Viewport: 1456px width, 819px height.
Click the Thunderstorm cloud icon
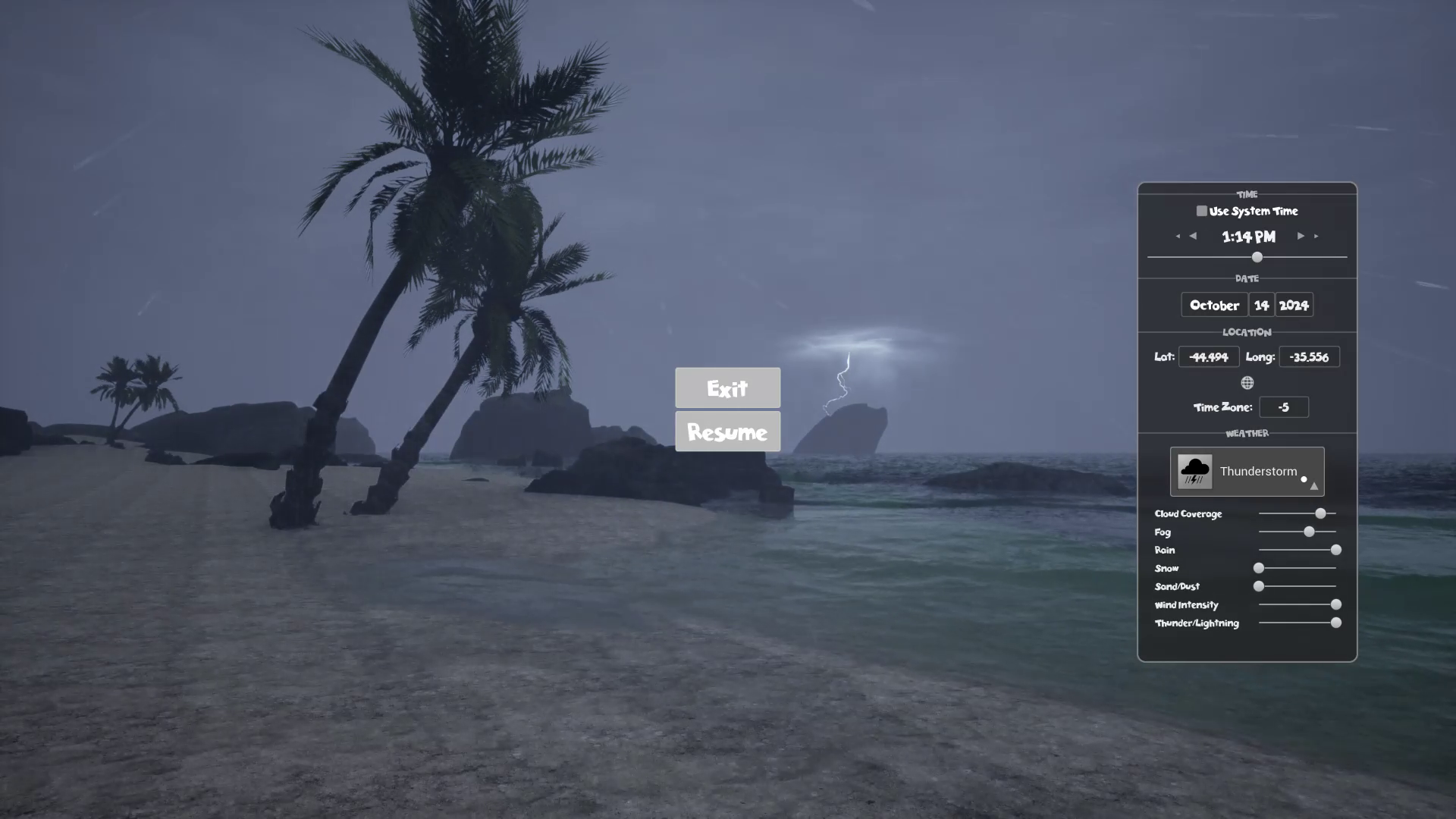point(1194,471)
